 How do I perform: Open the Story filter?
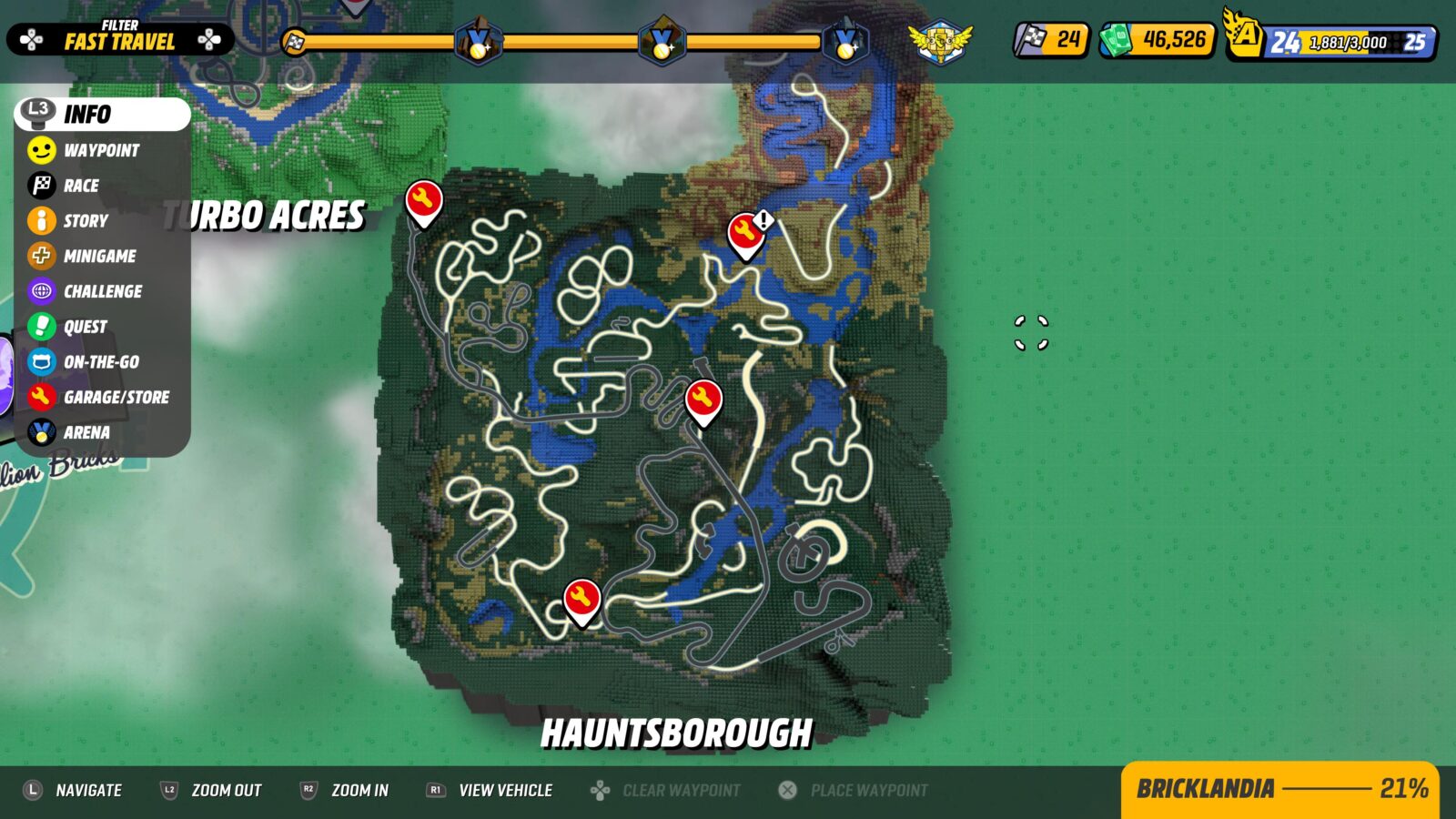click(x=38, y=220)
